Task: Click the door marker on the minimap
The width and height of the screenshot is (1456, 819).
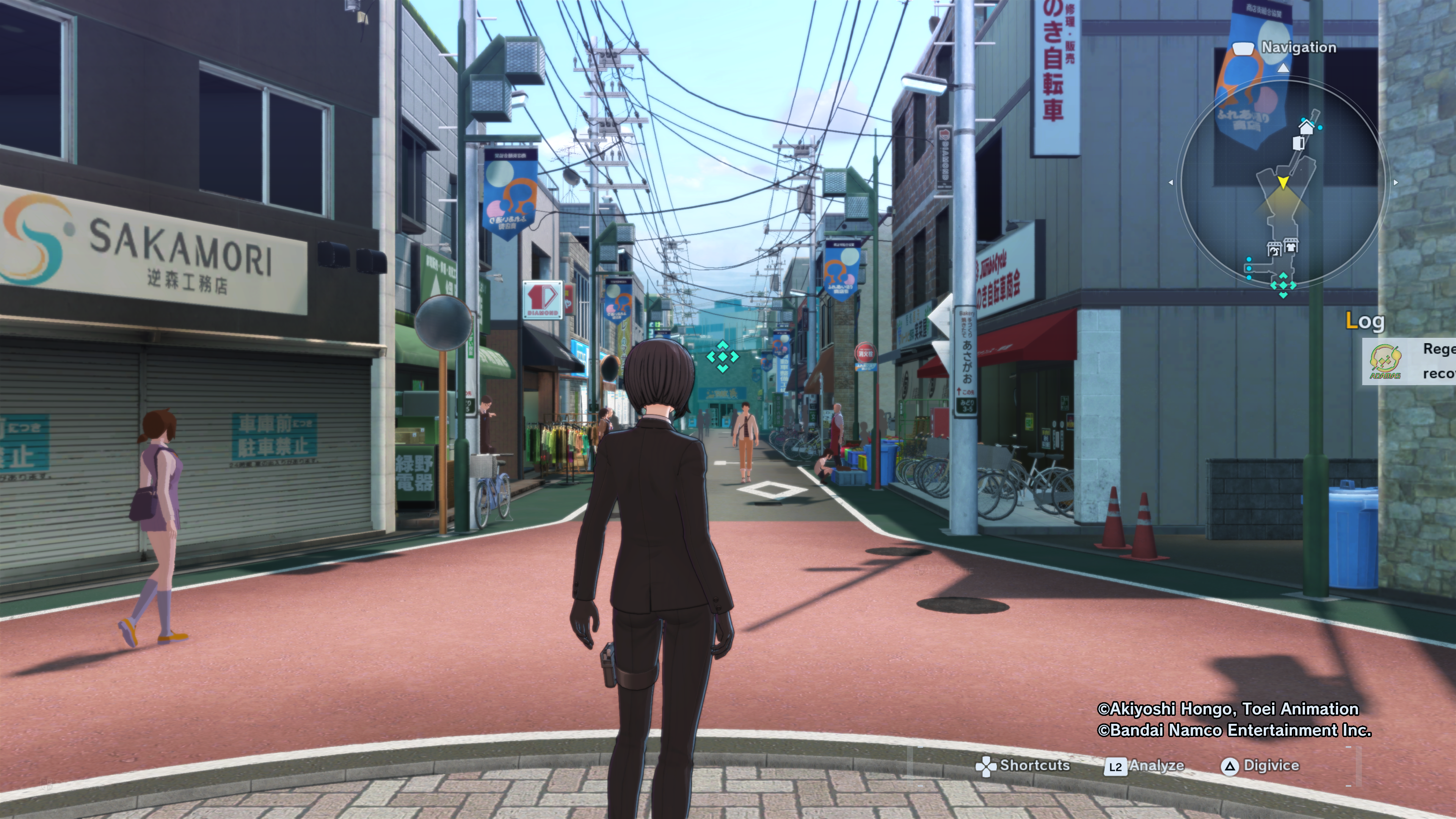Action: click(1299, 143)
